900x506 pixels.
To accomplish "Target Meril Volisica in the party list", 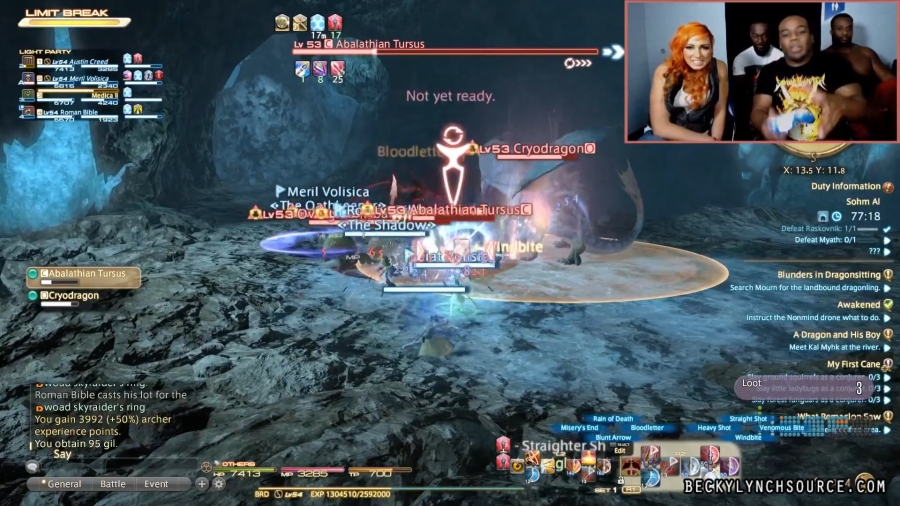I will (x=80, y=79).
